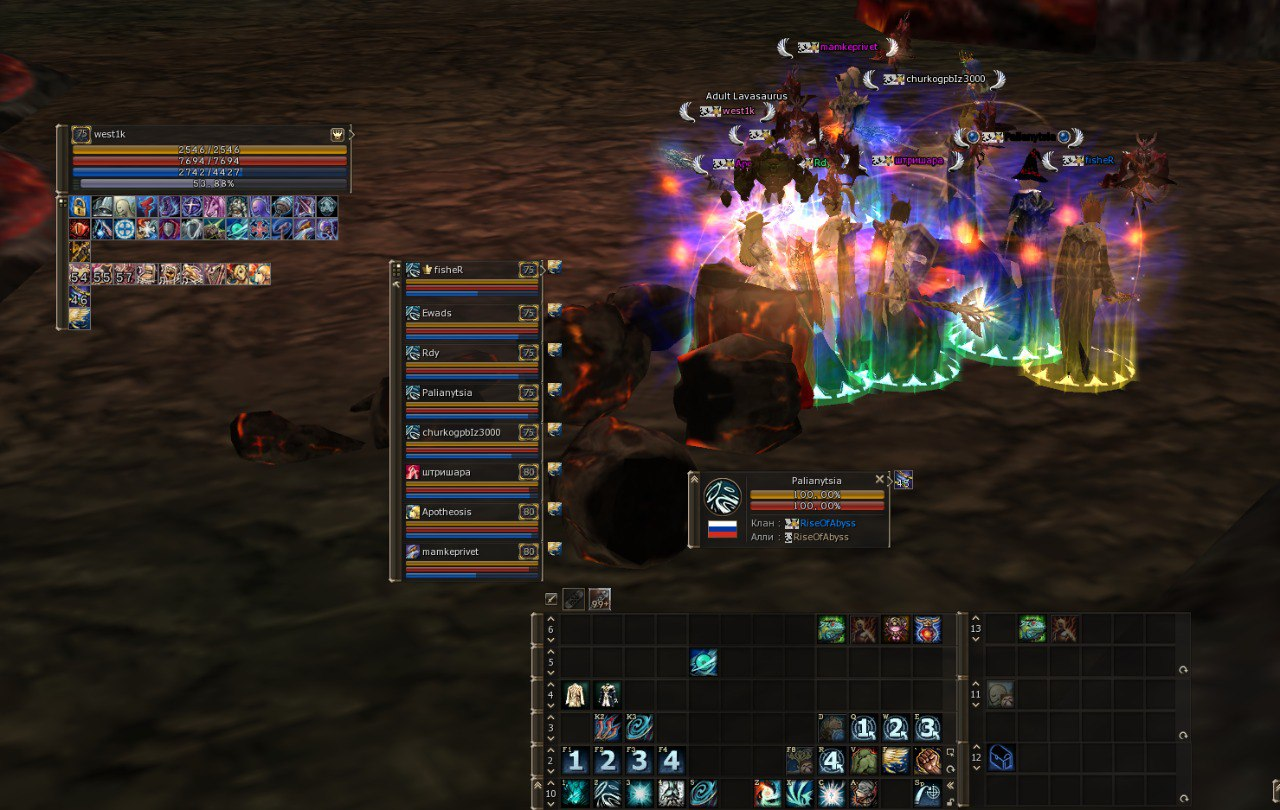The image size is (1280, 810).
Task: Equip the light-colored robe armor slot
Action: [x=575, y=695]
